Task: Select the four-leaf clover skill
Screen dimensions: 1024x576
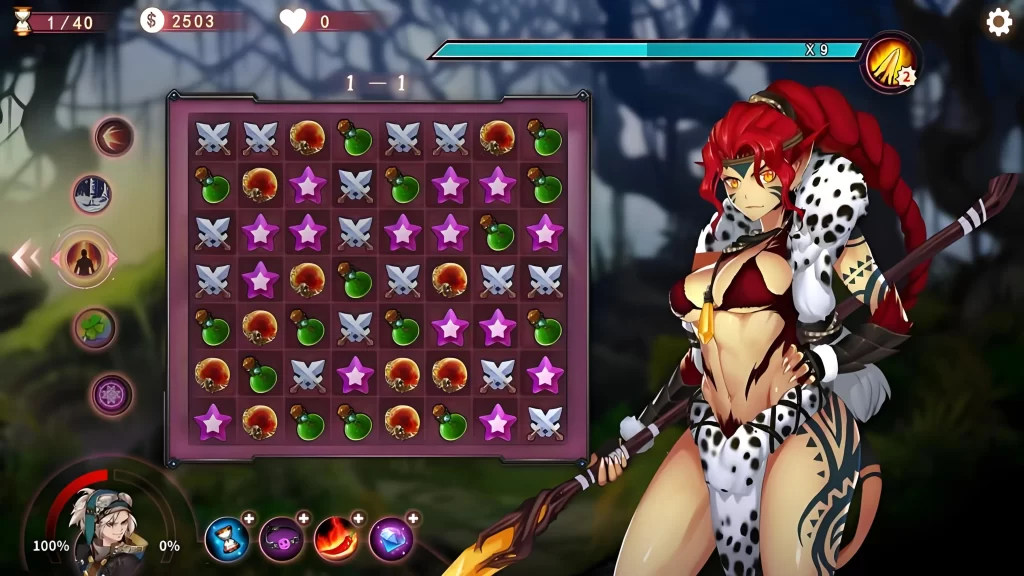Action: (x=95, y=328)
